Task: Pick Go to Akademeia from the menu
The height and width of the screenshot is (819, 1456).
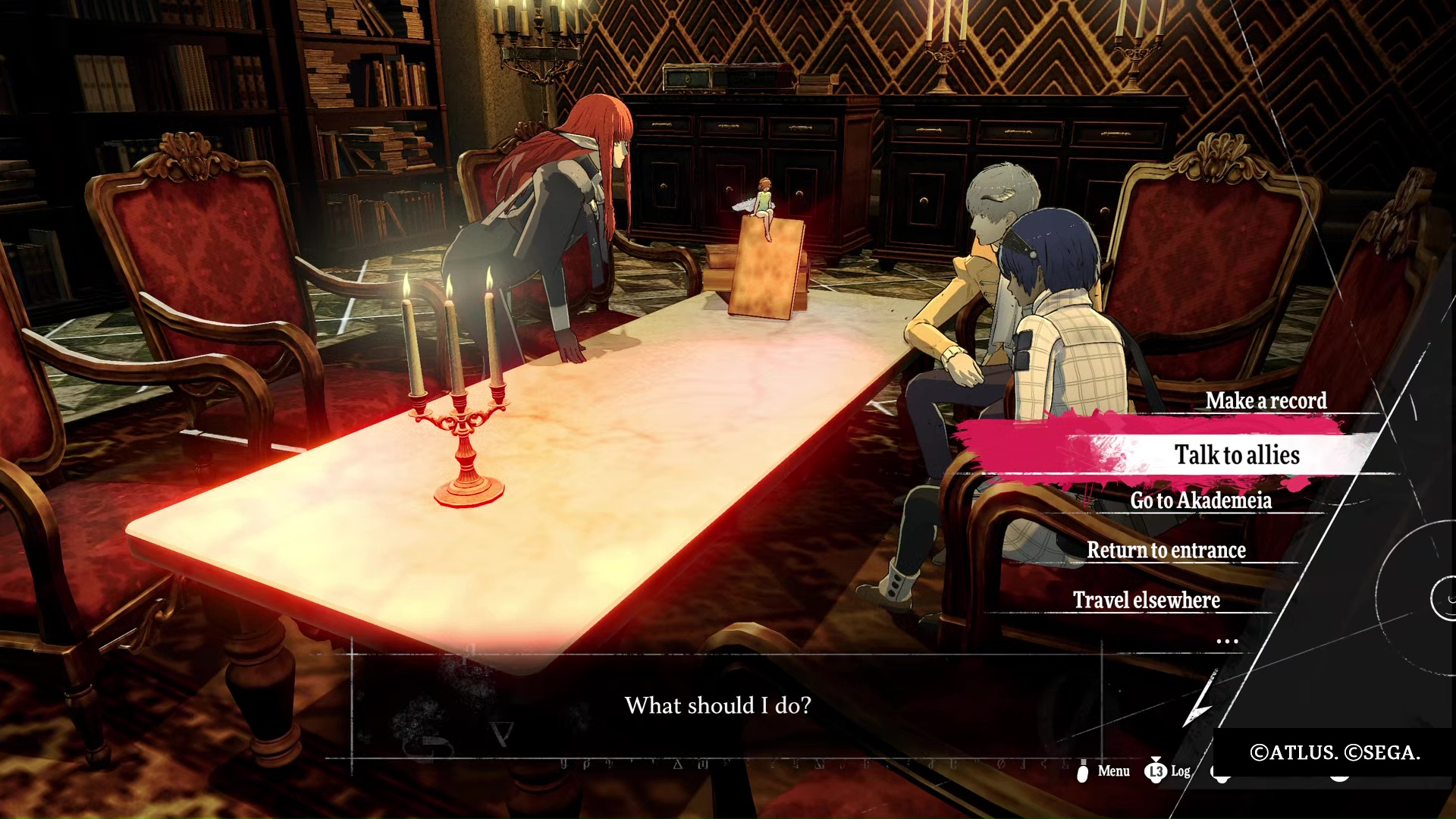Action: point(1200,500)
